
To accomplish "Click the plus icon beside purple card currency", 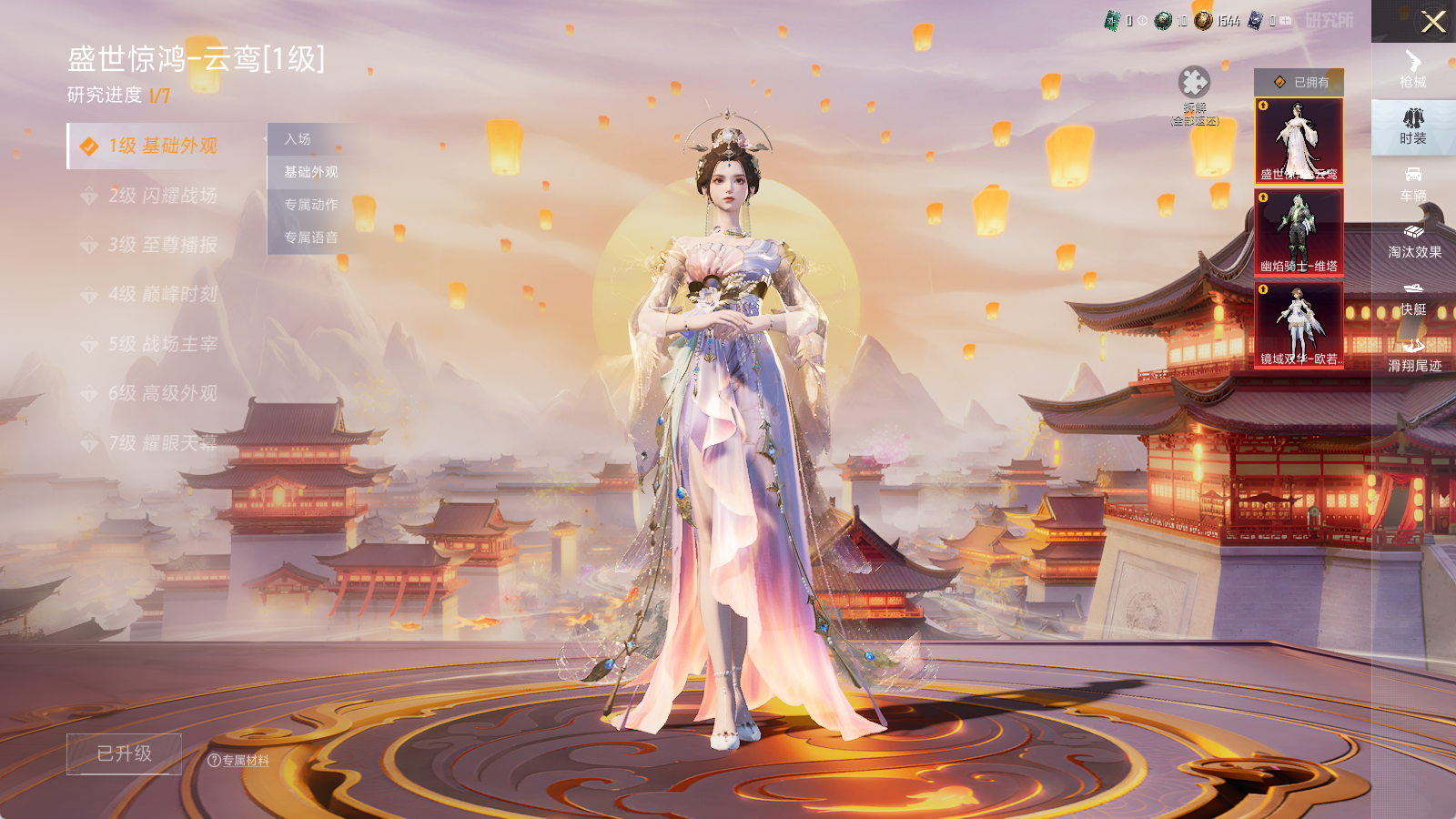I will coord(1285,20).
